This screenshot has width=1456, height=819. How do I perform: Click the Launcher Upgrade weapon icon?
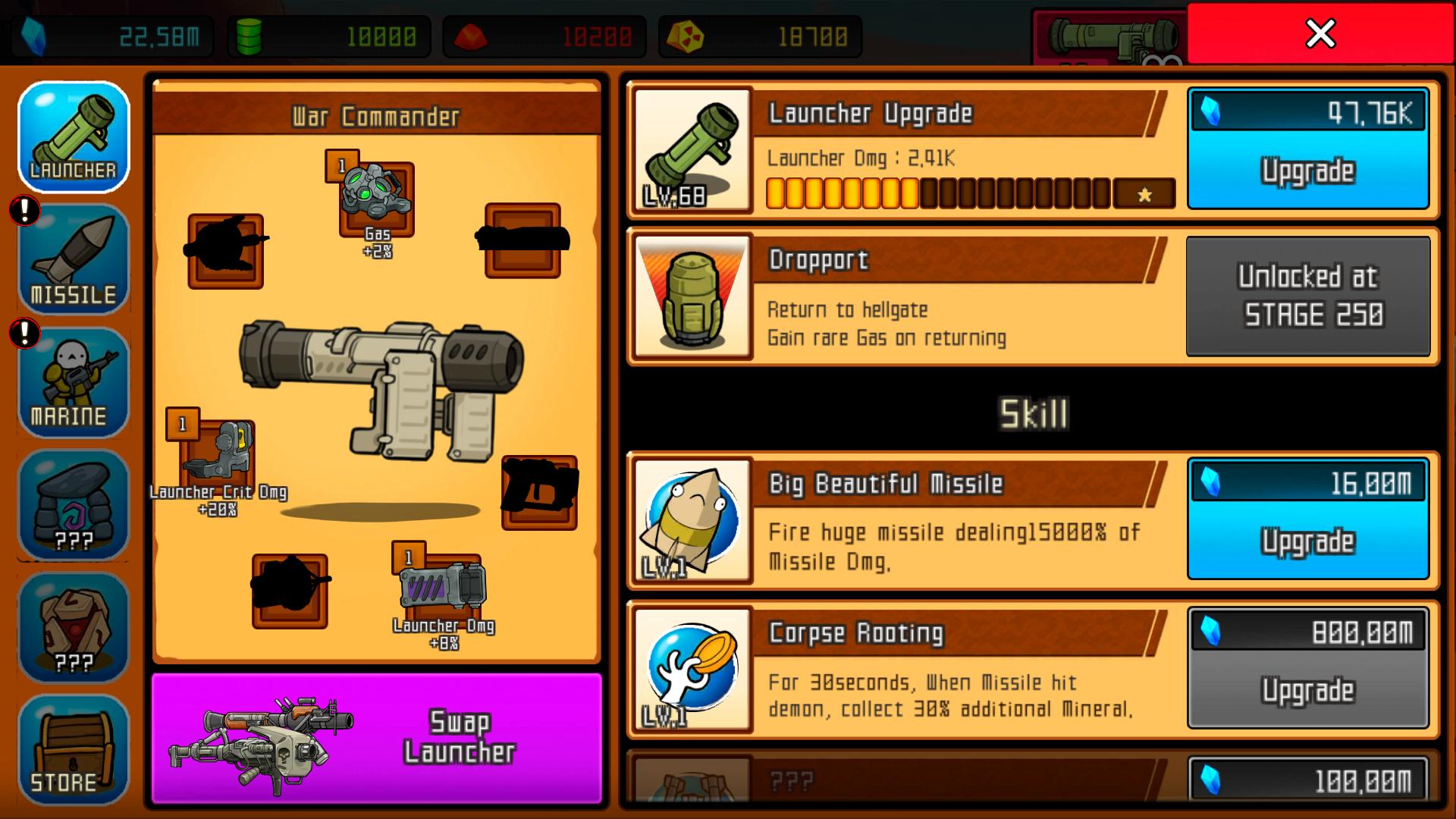[692, 149]
